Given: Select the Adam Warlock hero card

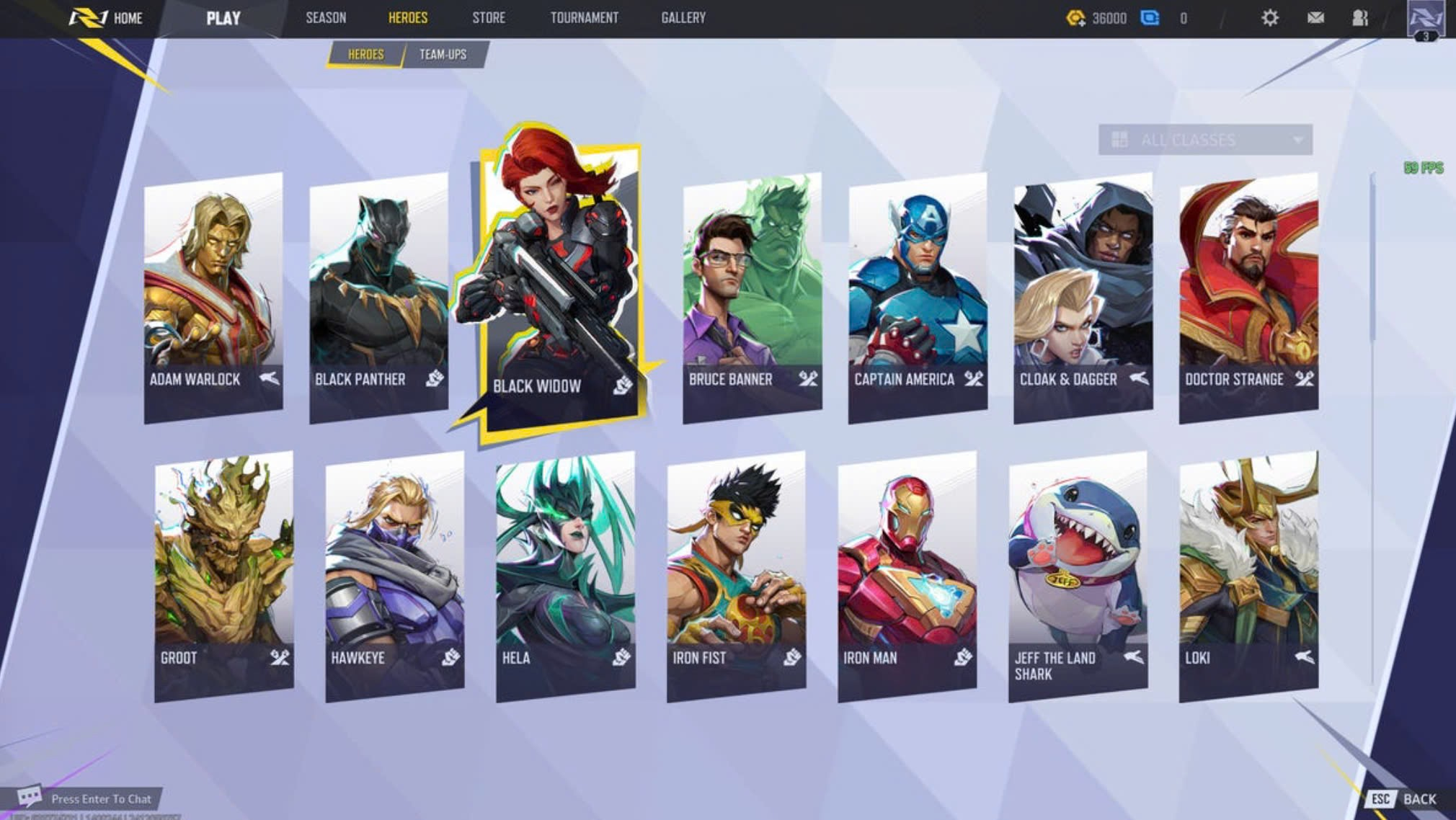Looking at the screenshot, I should click(x=213, y=295).
